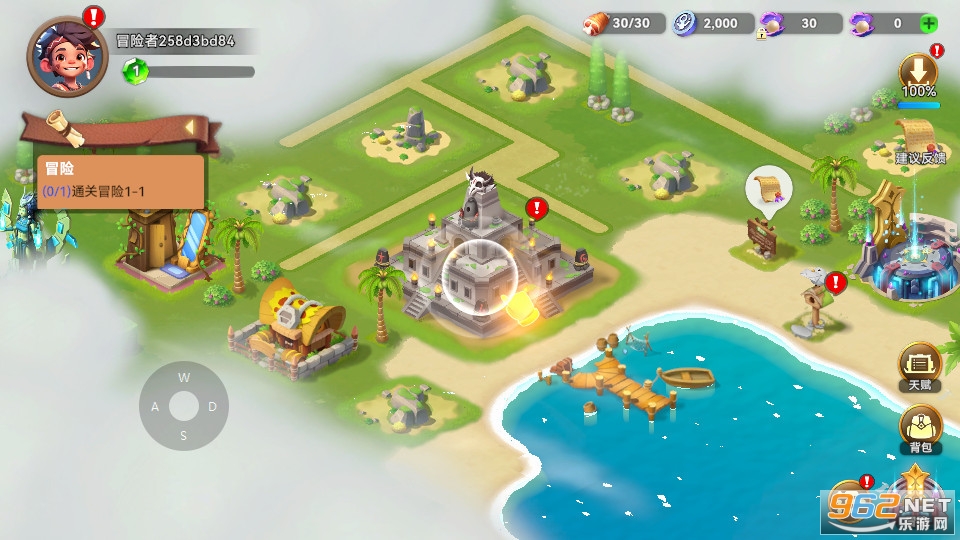Select the 冒险 quest 通关冒险1-1 entry
The image size is (960, 540).
coord(120,181)
